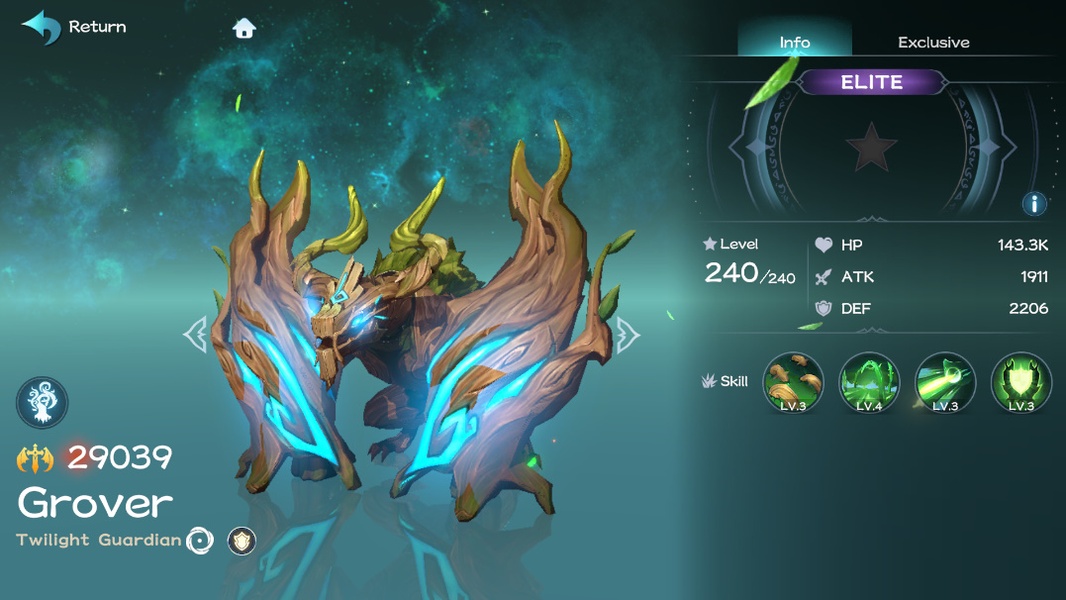Select the circular ring icon near Twilight Guardian
Screen dimensions: 1066x600
point(200,541)
